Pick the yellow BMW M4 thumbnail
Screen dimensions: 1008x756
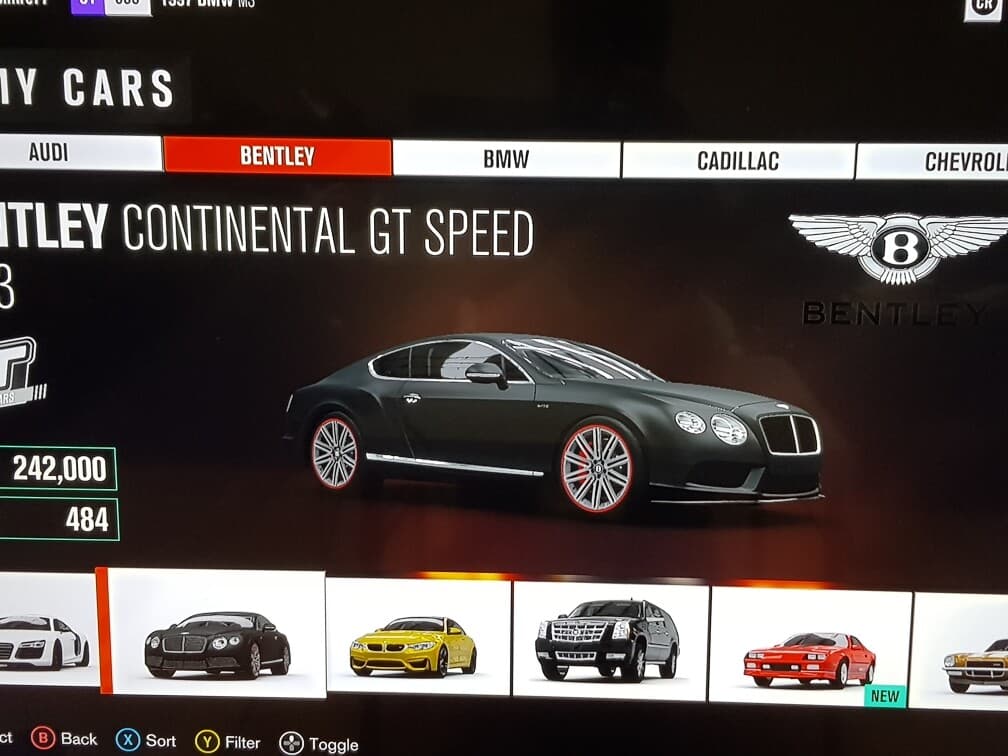coord(418,638)
